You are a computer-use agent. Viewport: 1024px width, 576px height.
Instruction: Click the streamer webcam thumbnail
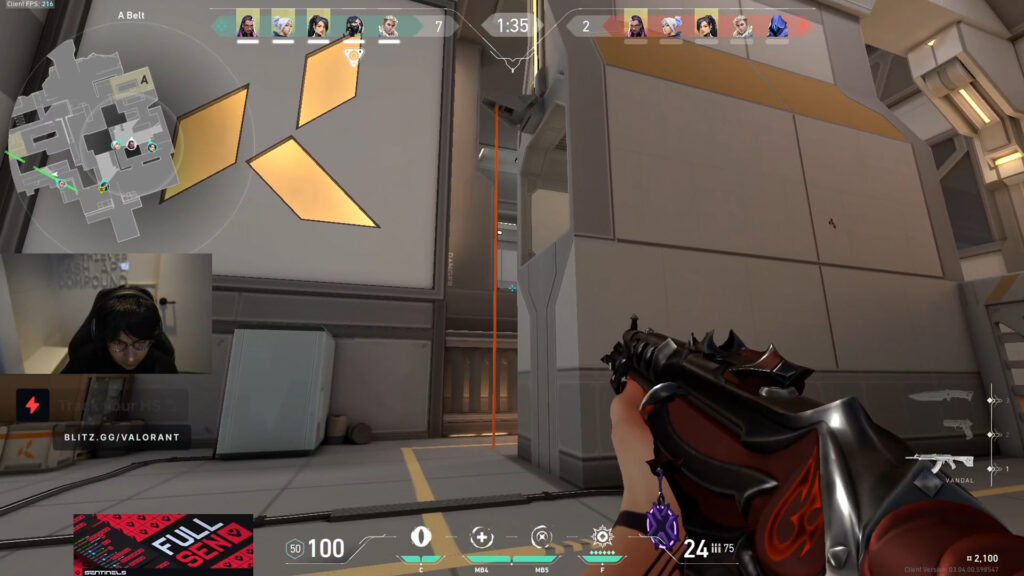tap(106, 313)
